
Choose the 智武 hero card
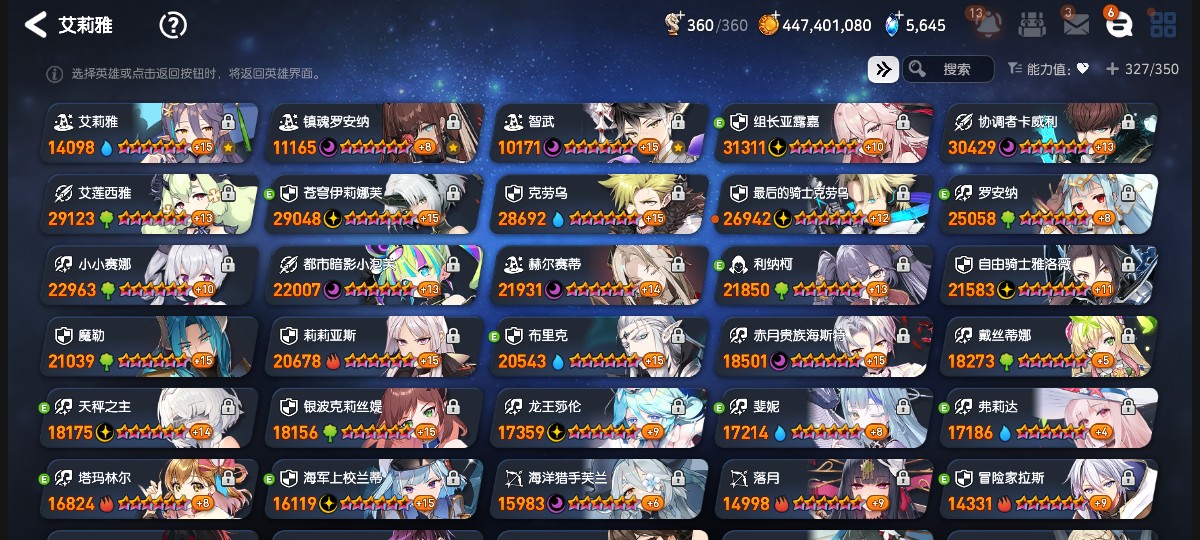point(600,133)
